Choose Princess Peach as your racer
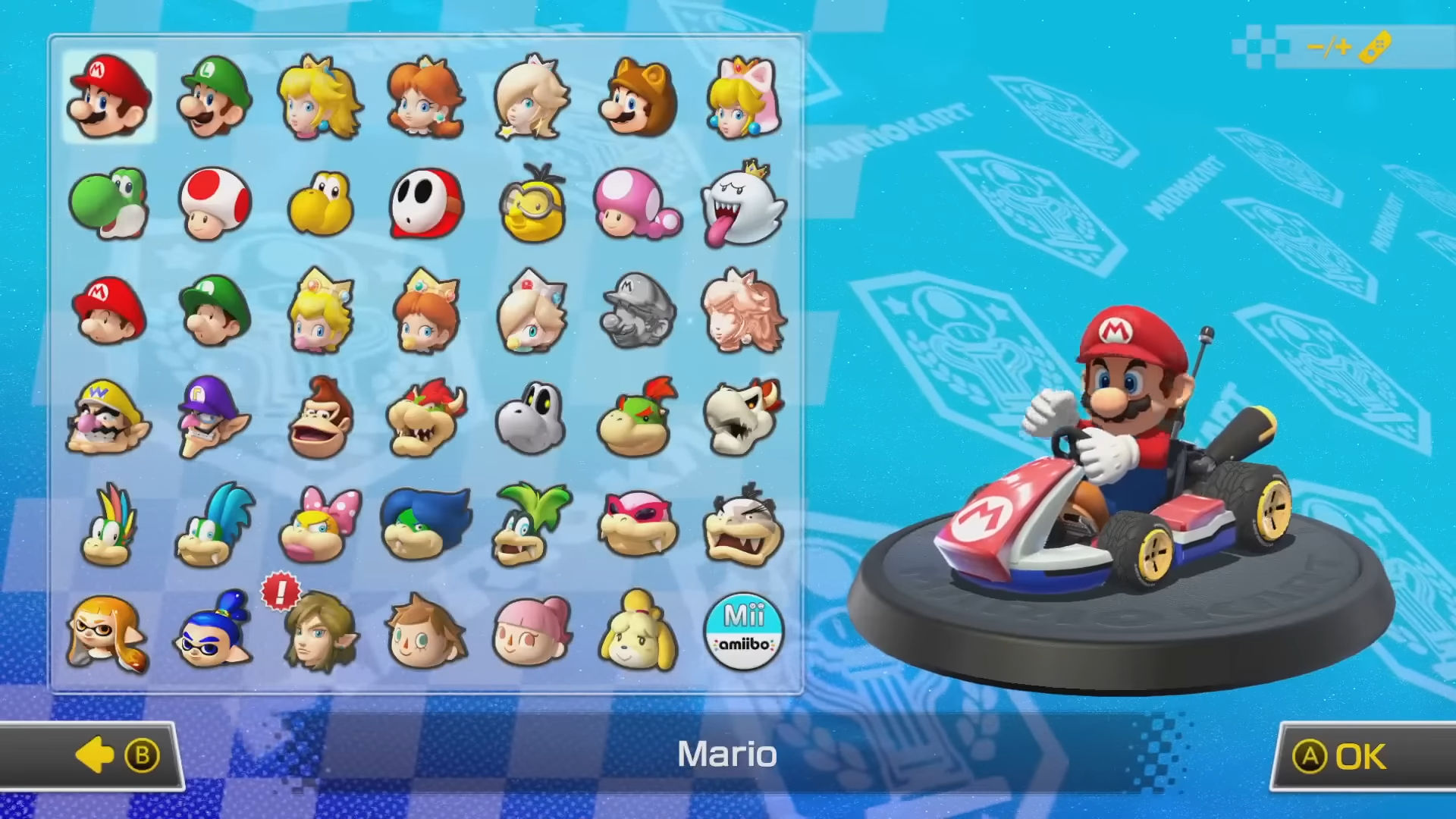The width and height of the screenshot is (1456, 819). coord(321,97)
